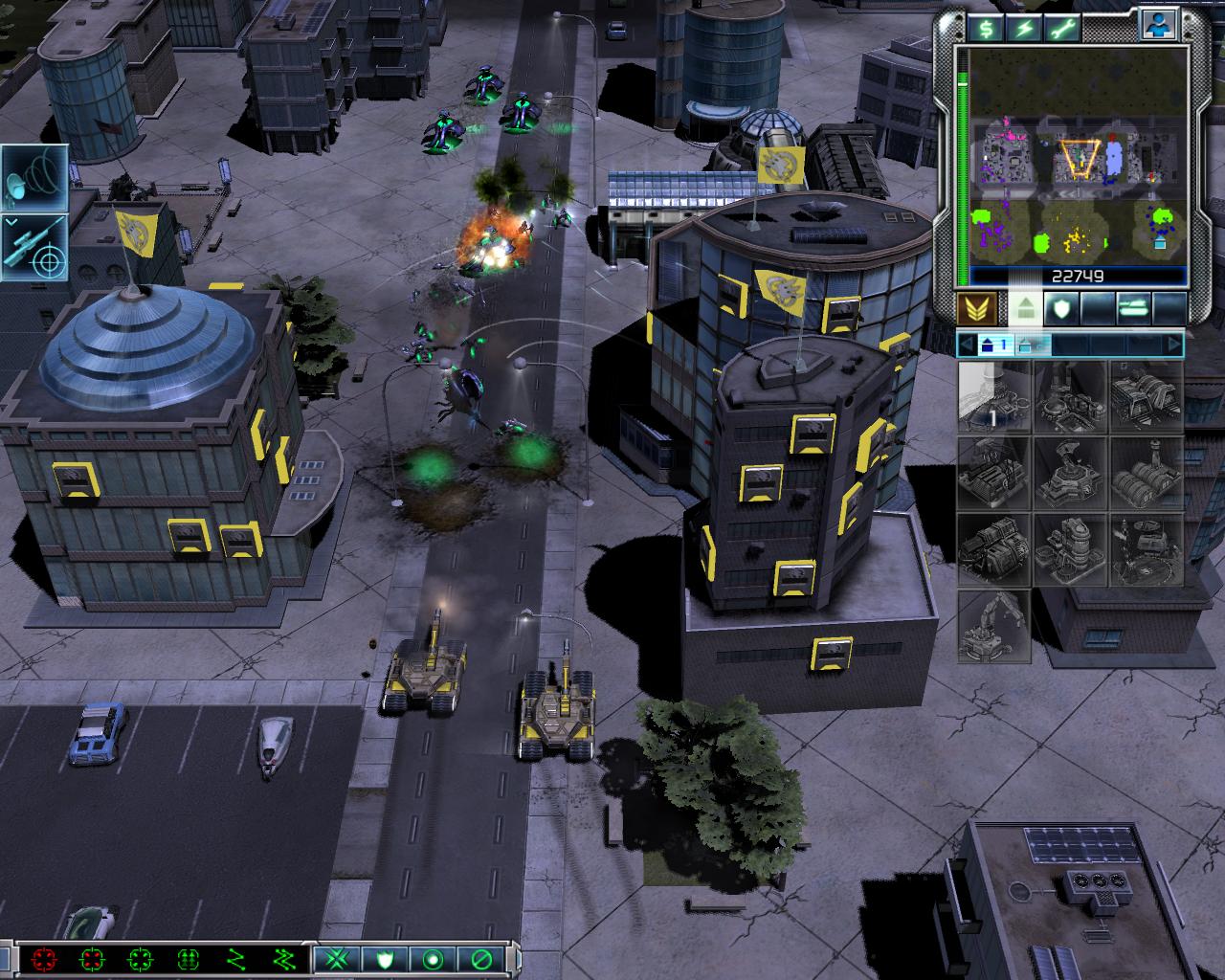Switch to the shield support structures tab

point(1062,308)
